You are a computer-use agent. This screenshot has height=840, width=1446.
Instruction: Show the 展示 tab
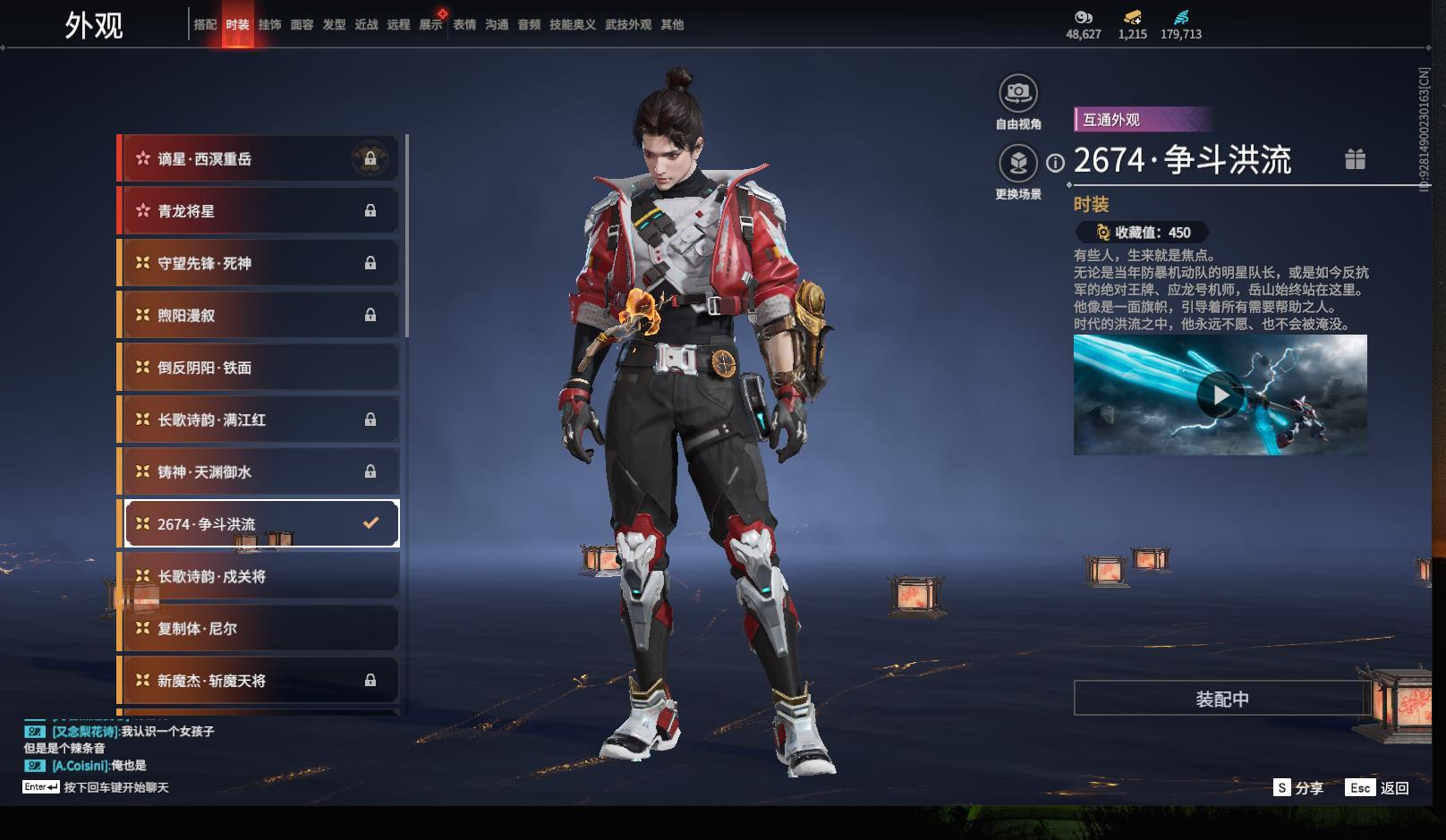pos(430,25)
